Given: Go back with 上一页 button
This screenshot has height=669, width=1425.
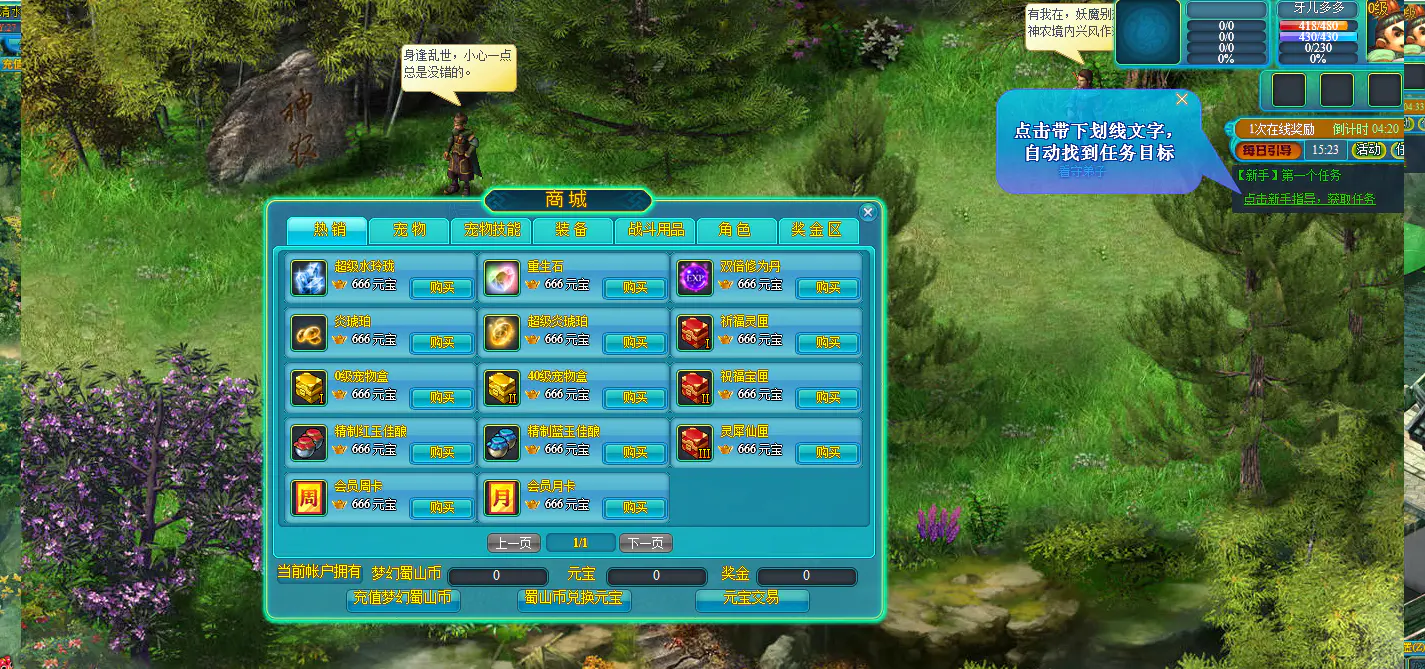Looking at the screenshot, I should point(514,543).
